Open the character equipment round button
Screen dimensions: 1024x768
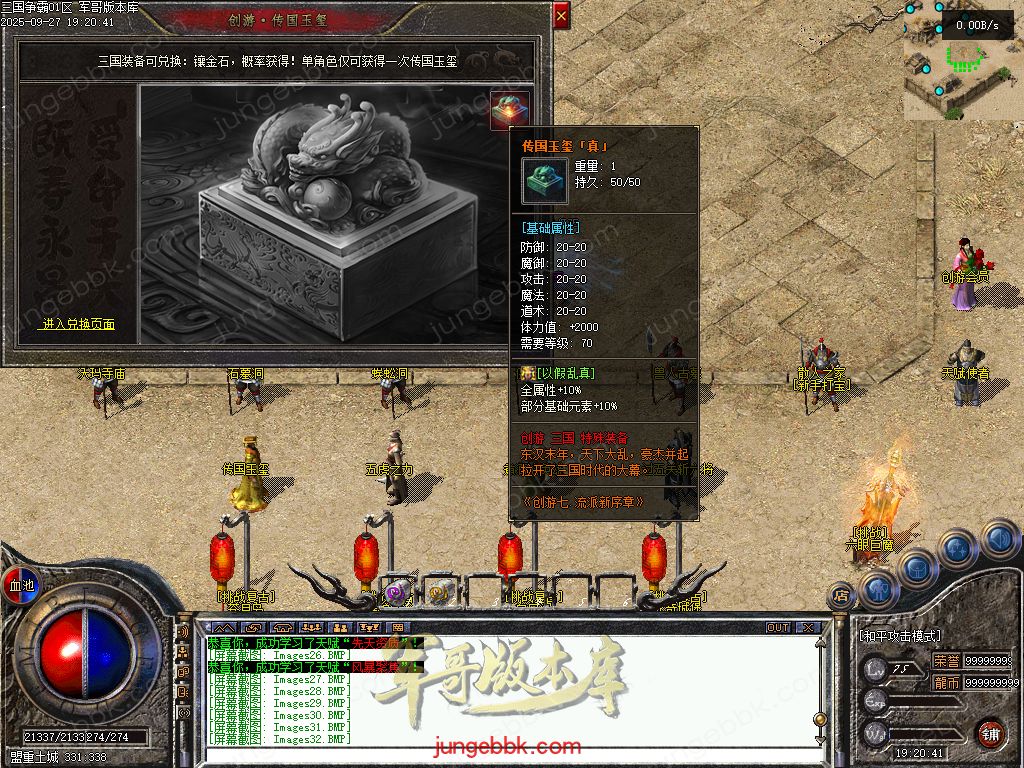pos(877,588)
